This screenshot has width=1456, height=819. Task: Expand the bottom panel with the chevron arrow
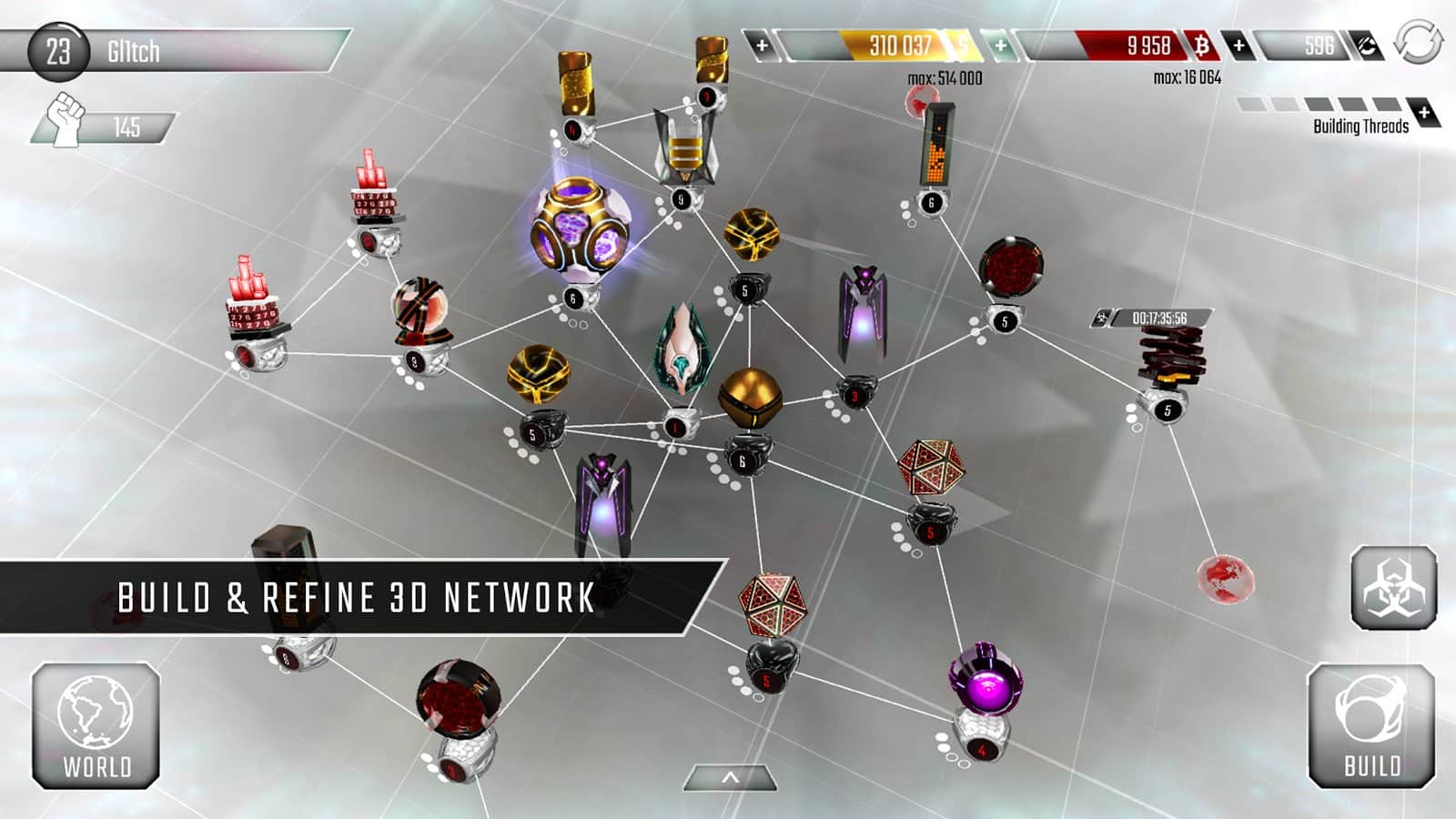click(728, 778)
